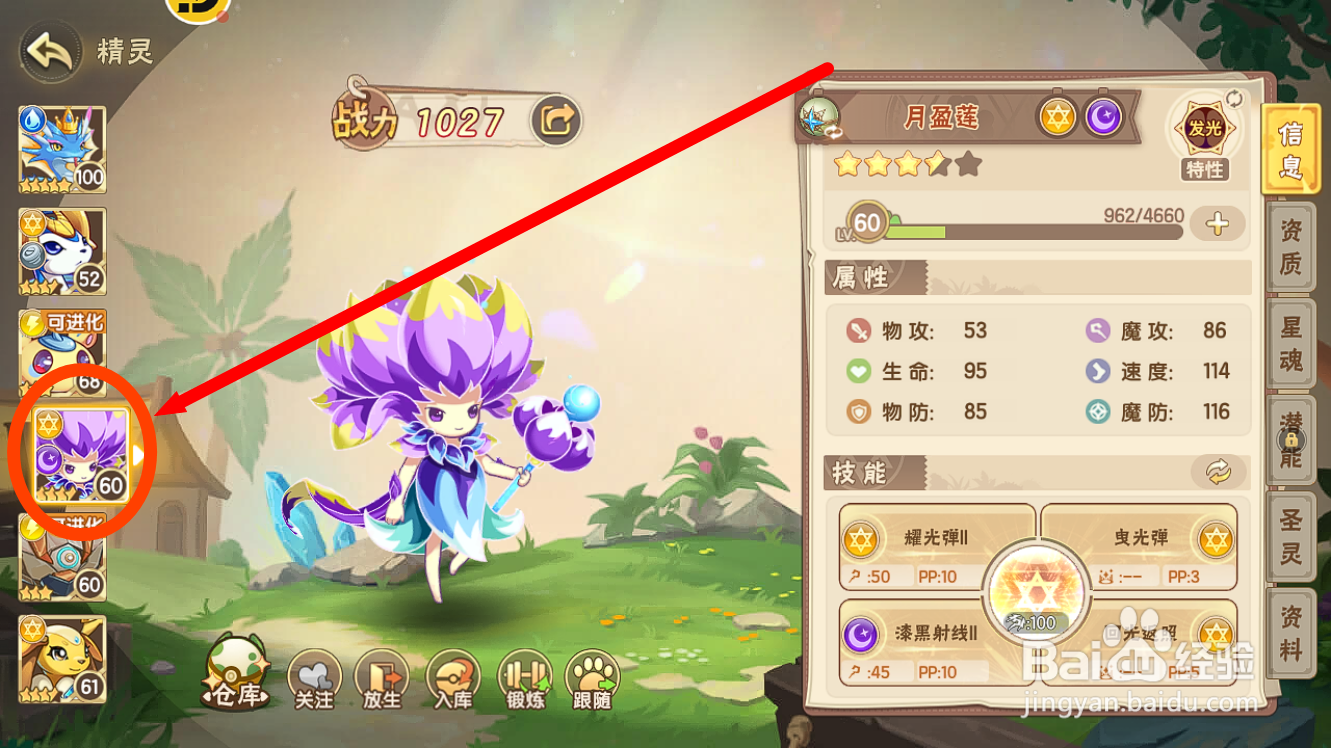Open the 发光 trait emblem icon
Screen dimensions: 1331x748
pos(1204,128)
